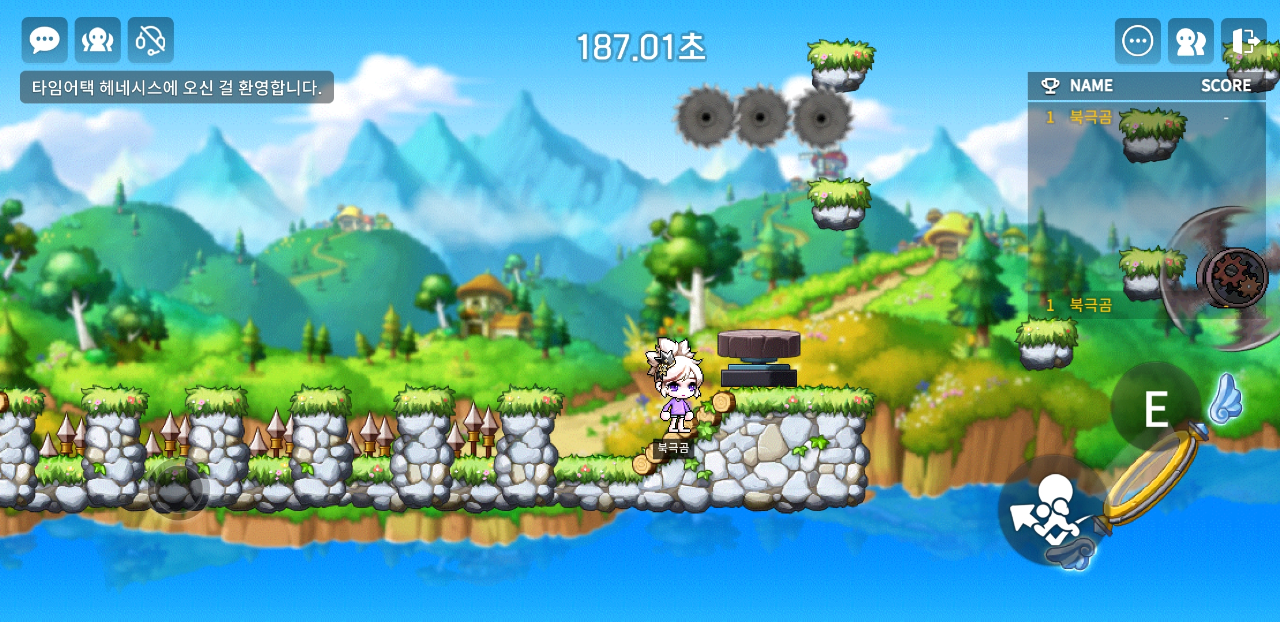
Task: Show the player list button
Action: click(x=1191, y=41)
